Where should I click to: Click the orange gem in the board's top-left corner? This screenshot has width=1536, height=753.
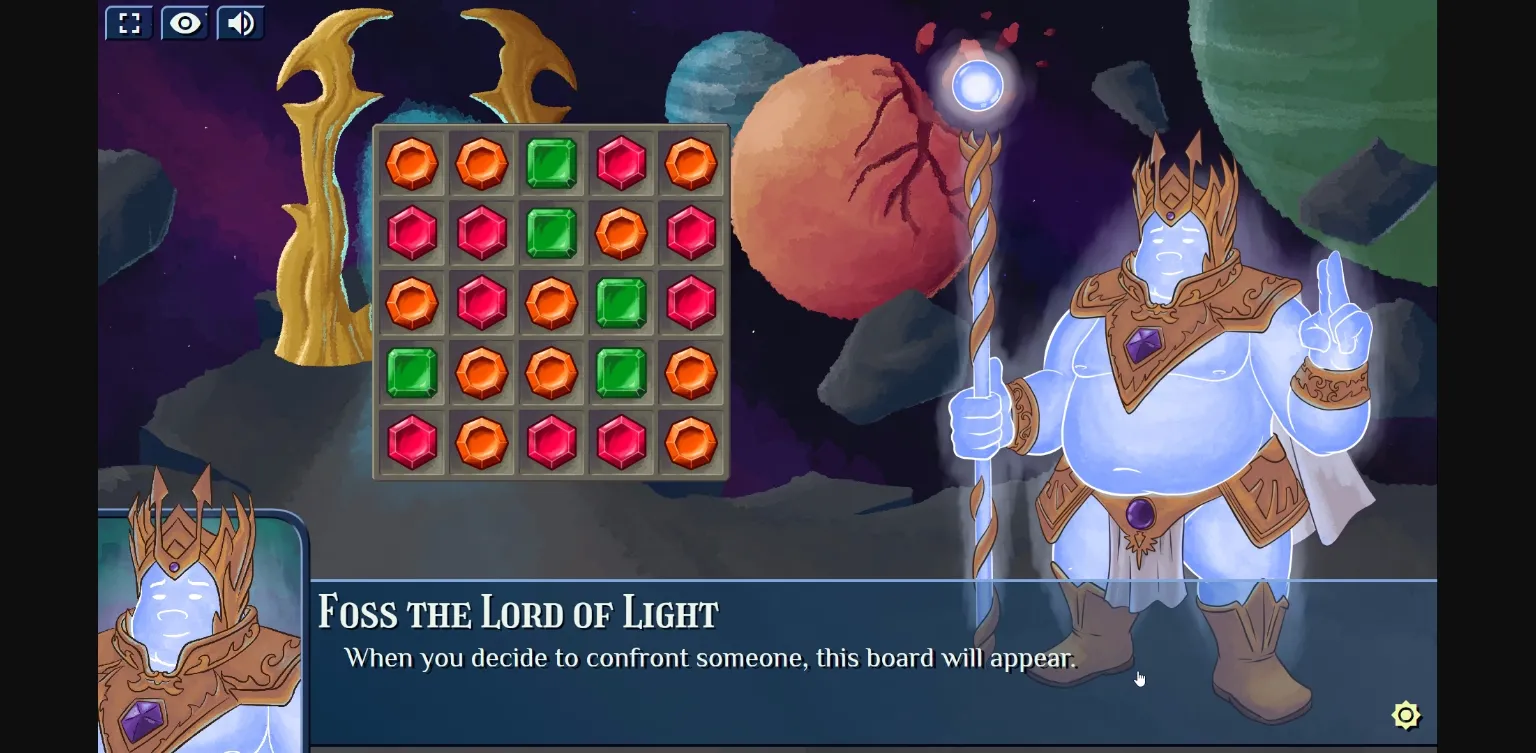tap(411, 163)
